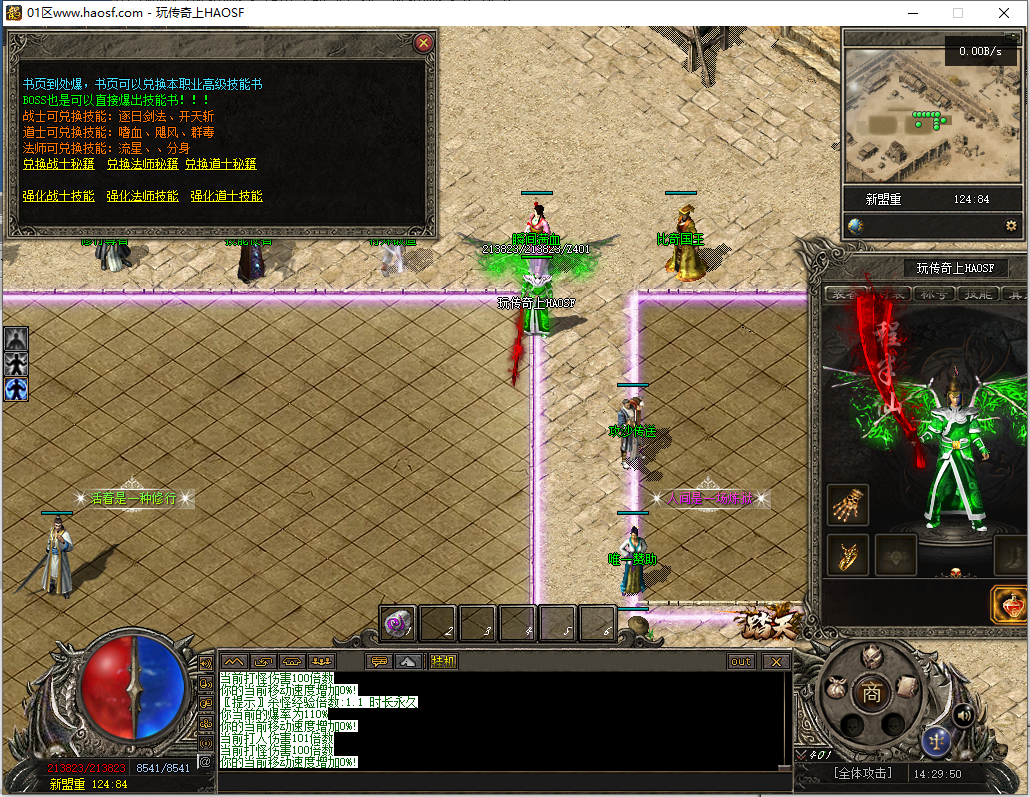Open the 商 shop button

872,693
